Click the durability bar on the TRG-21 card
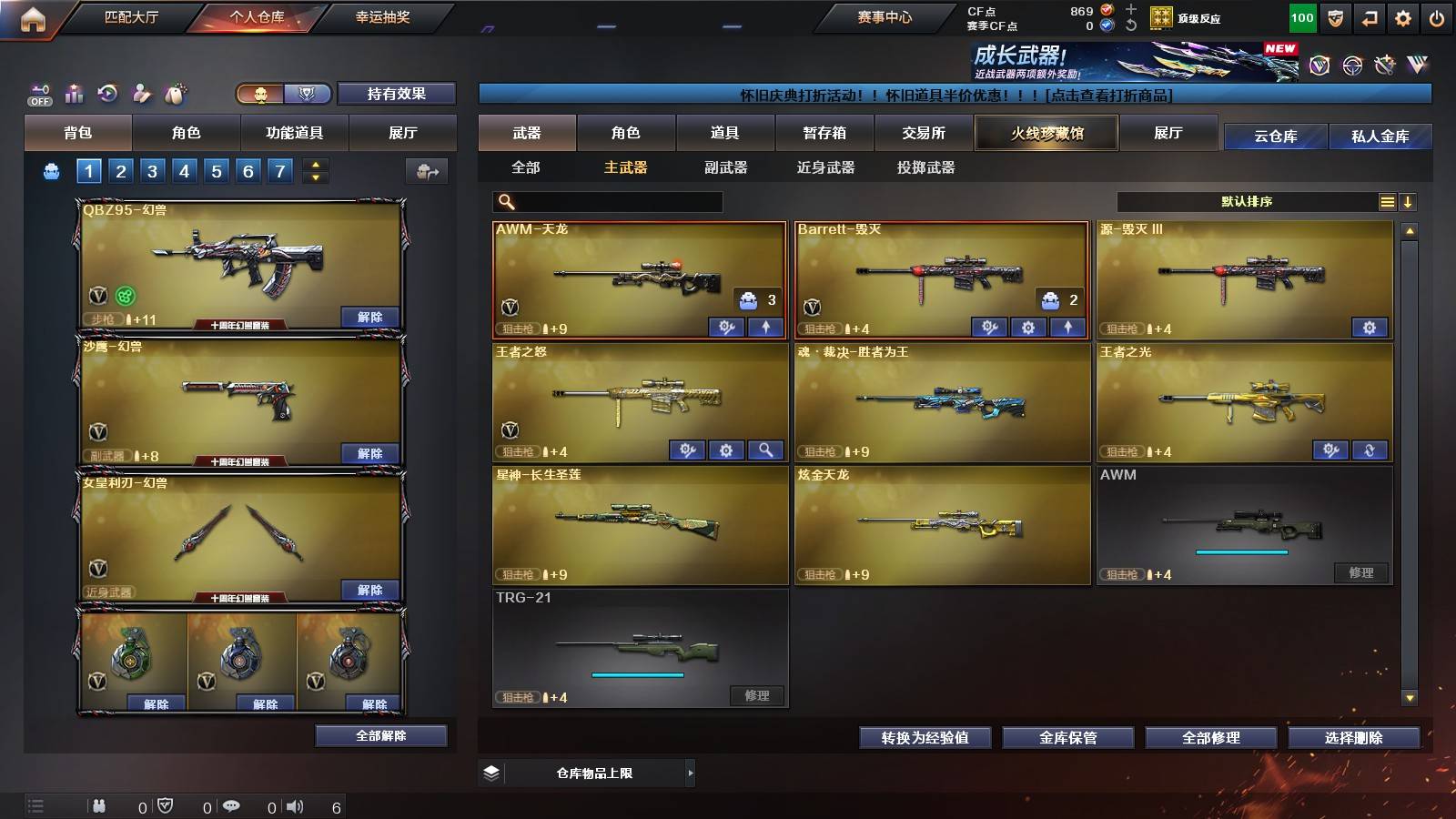The width and height of the screenshot is (1456, 819). pyautogui.click(x=637, y=675)
